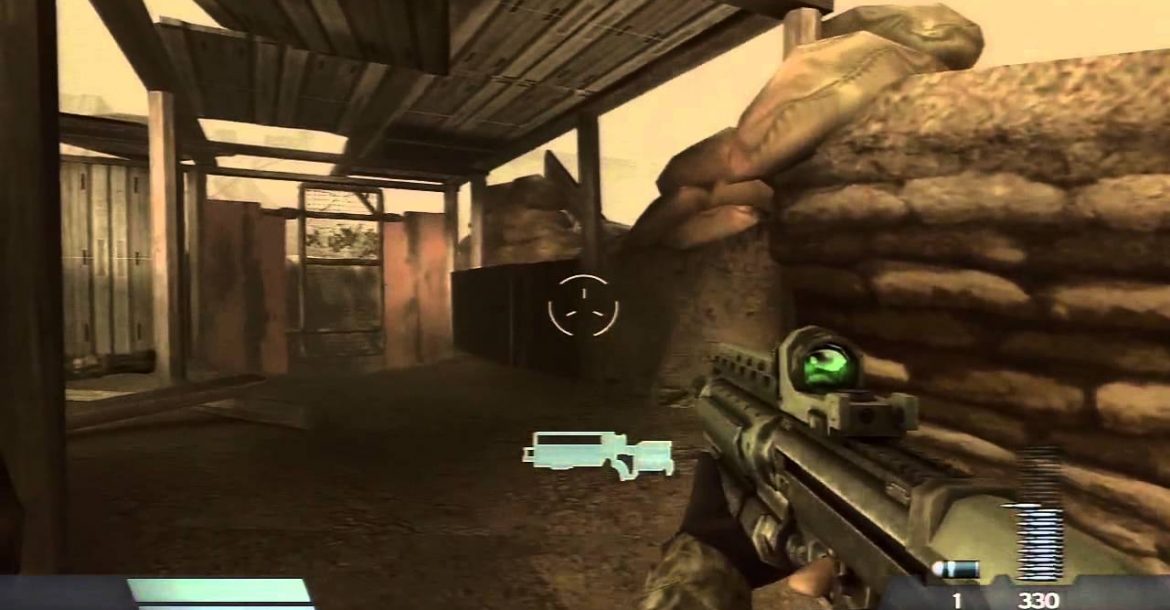Select the cyan weapon pickup icon
This screenshot has width=1170, height=610.
coord(598,453)
